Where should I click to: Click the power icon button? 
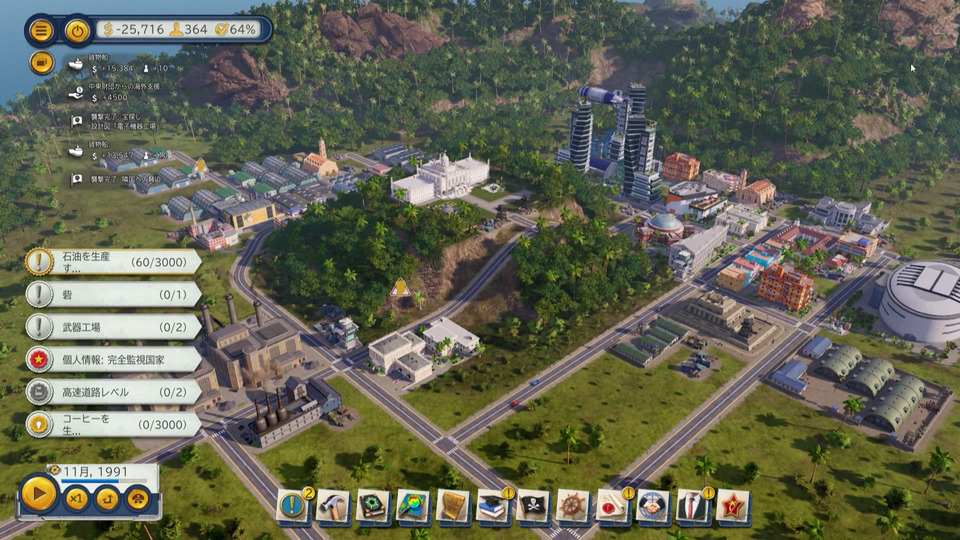(x=77, y=30)
